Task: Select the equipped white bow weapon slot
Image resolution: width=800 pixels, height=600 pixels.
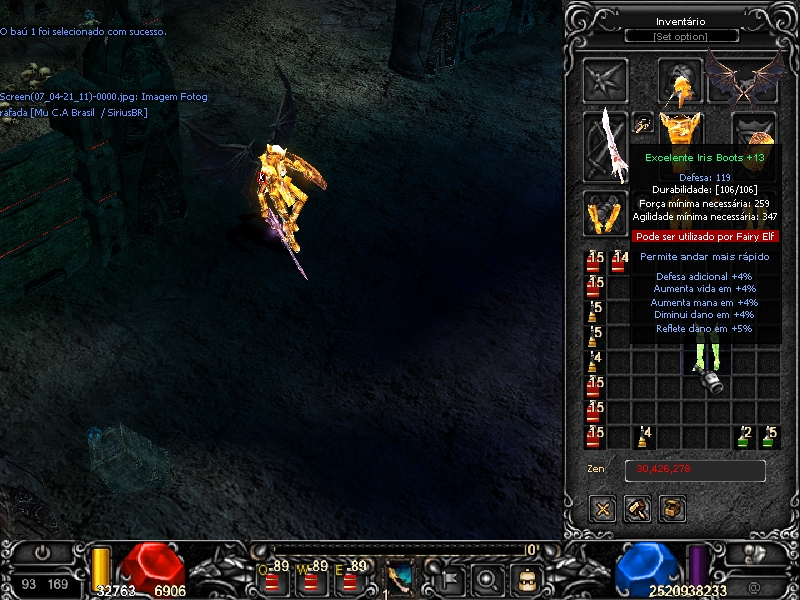Action: 606,145
